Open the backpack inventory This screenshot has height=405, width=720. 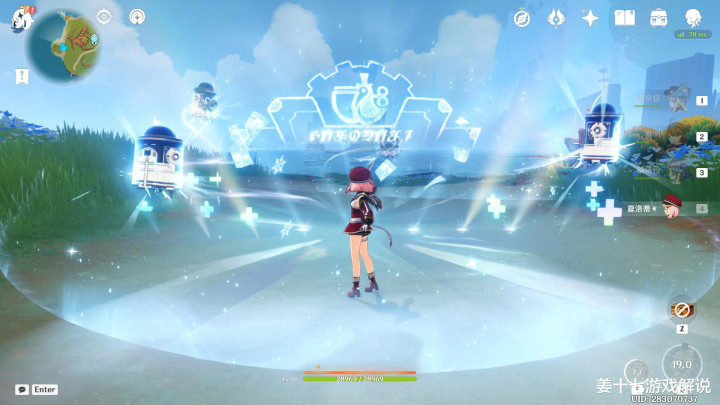[x=658, y=18]
